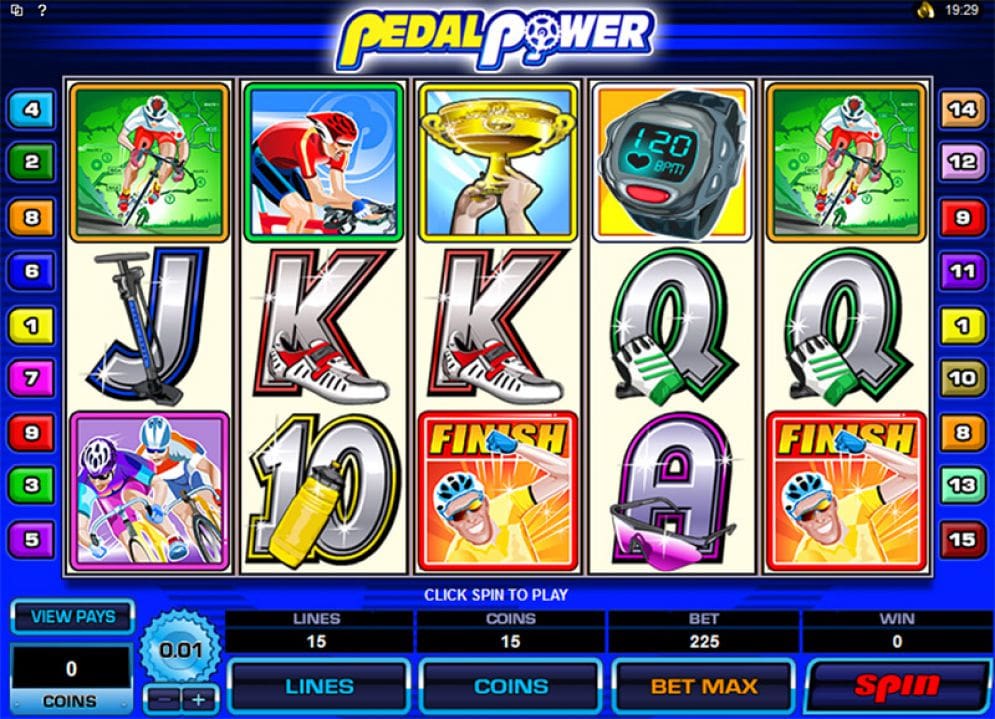
Task: Activate payline 15 marker
Action: point(962,540)
